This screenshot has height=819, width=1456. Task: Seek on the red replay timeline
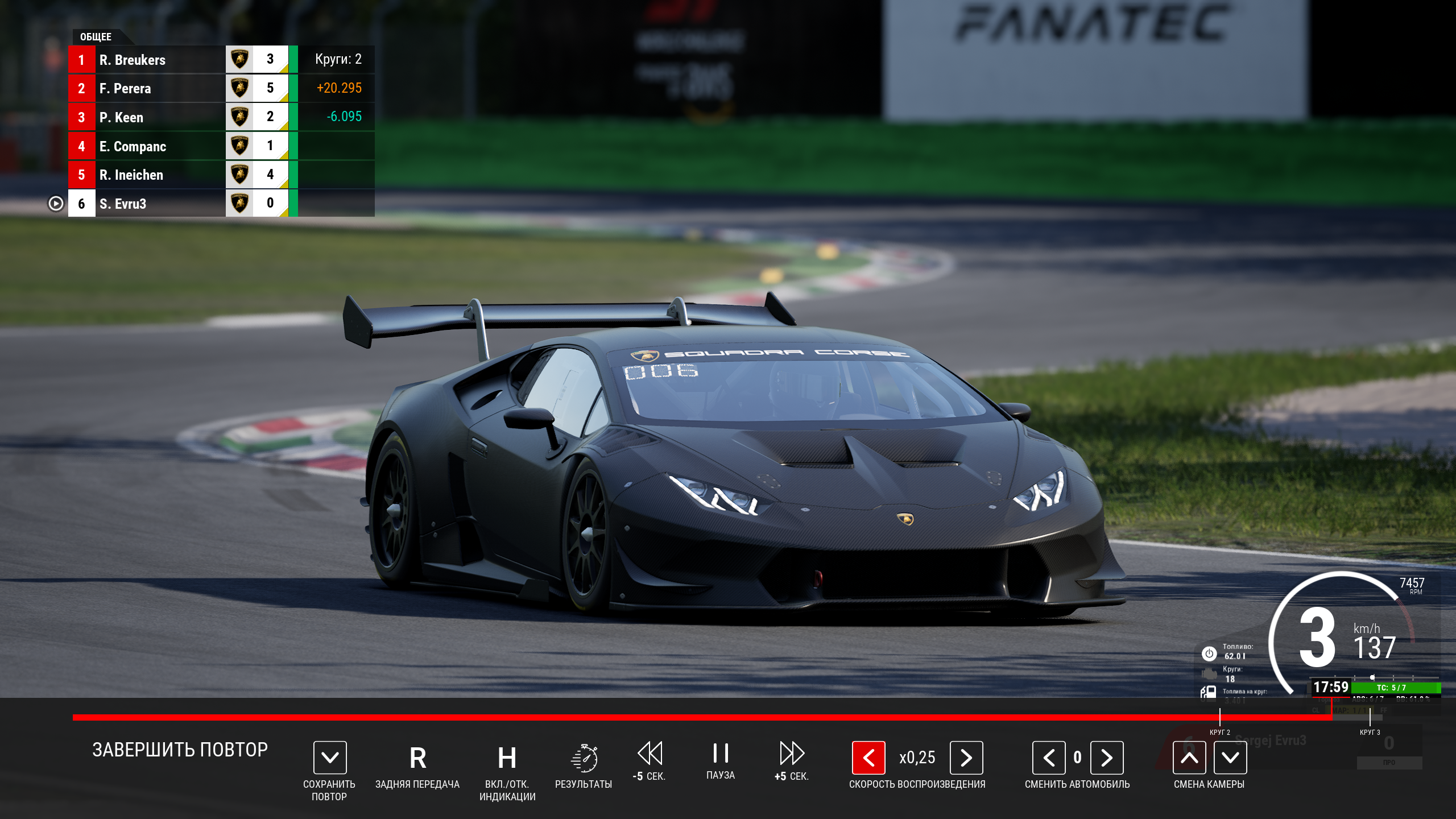[x=682, y=717]
